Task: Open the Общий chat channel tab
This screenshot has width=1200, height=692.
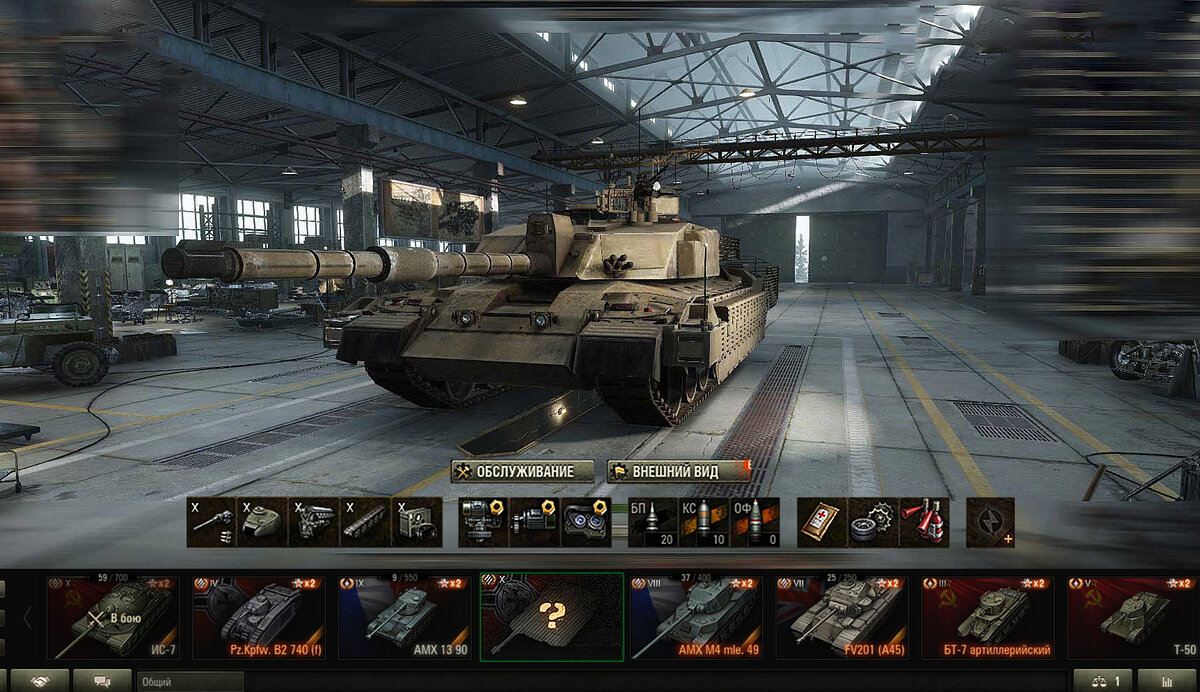Action: (x=190, y=681)
